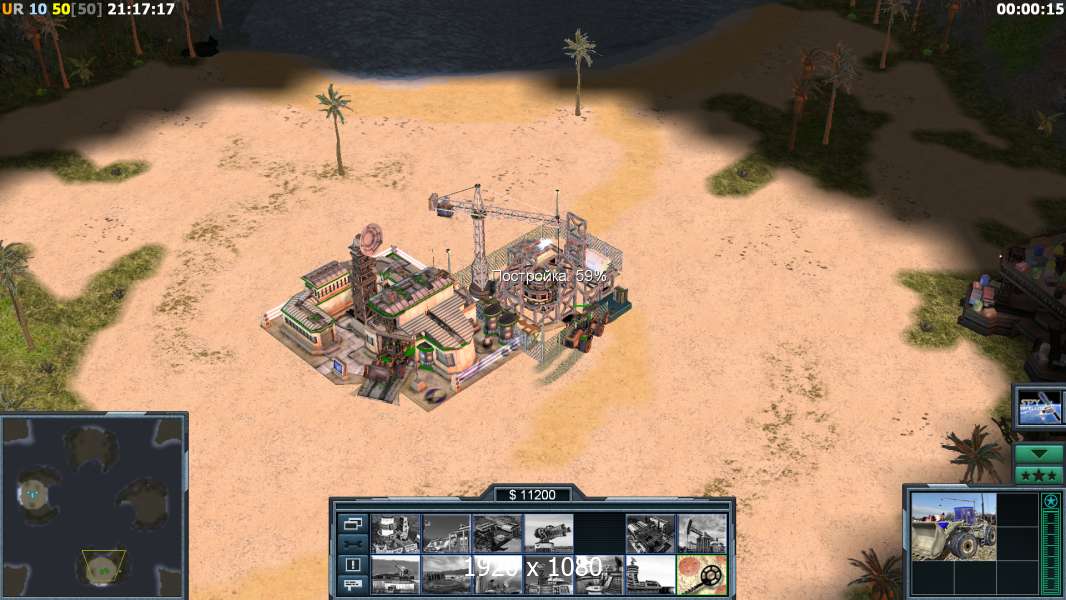Select the radar dish build icon
Viewport: 1066px width, 600px height.
pos(549,533)
